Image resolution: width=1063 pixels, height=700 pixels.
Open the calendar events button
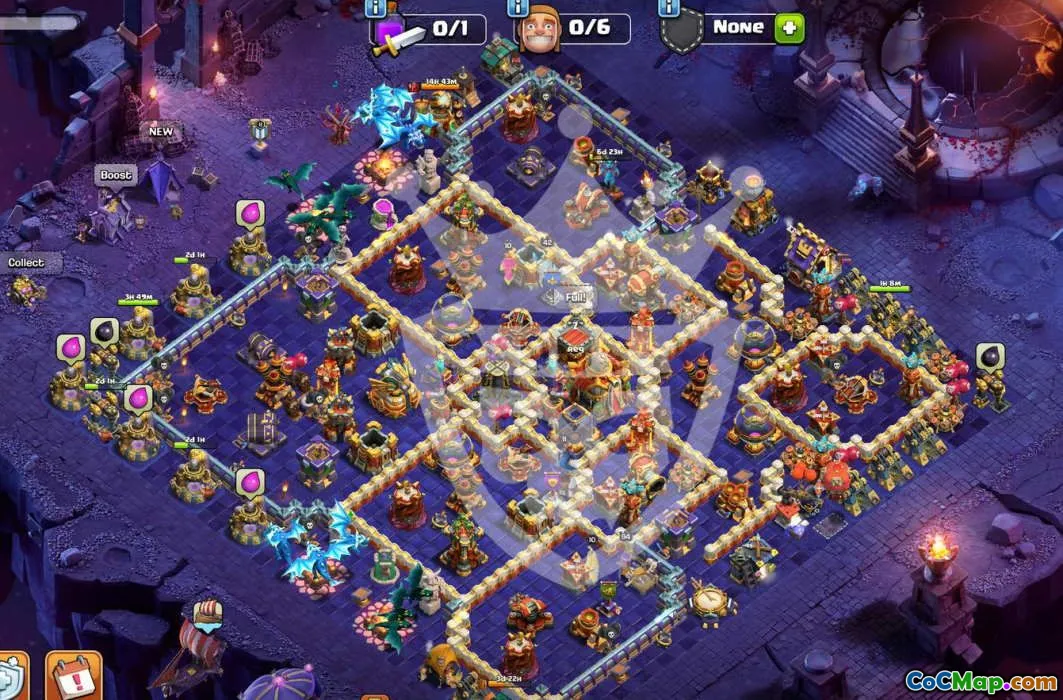(73, 677)
